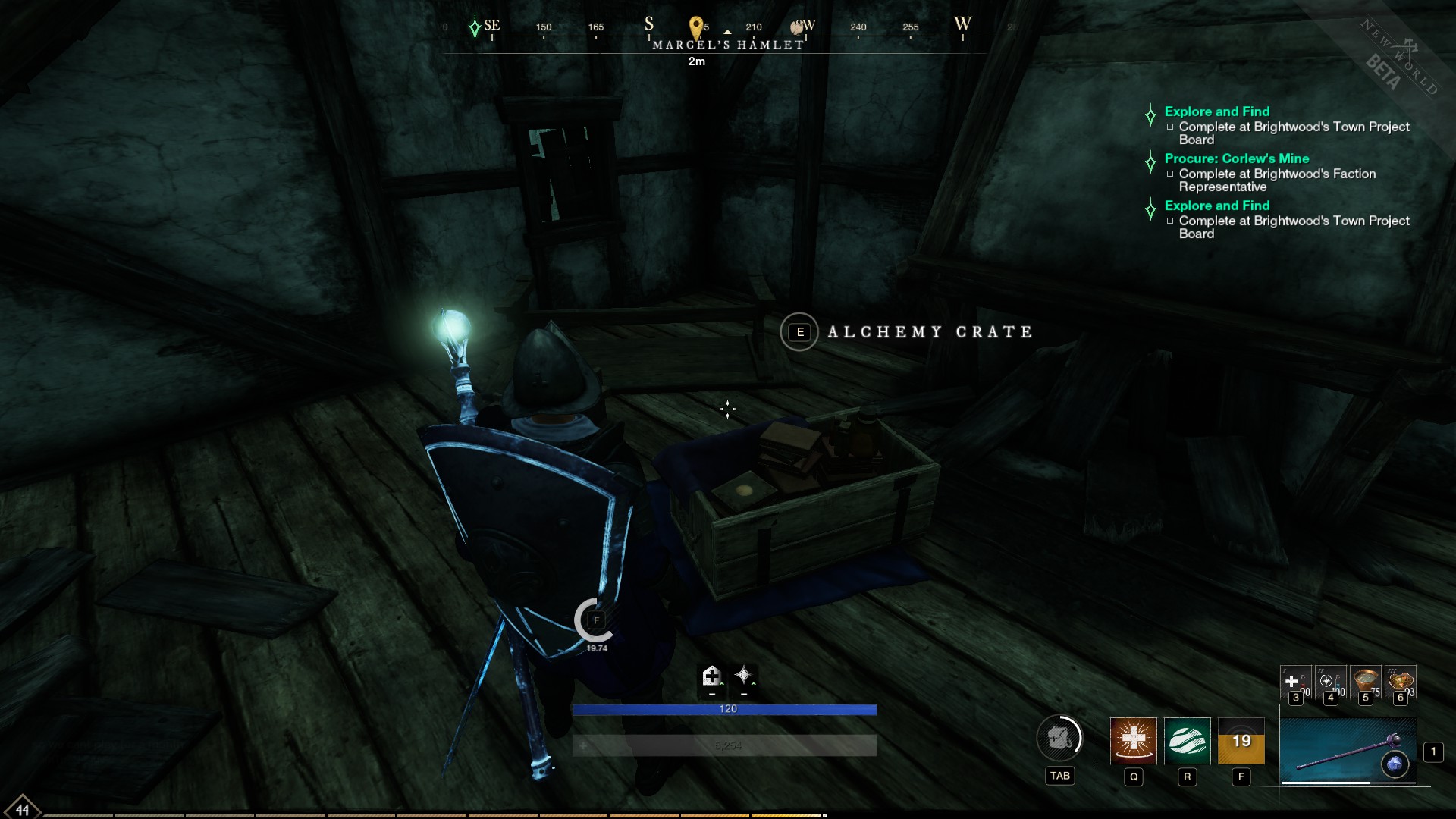Use the charging ultimate ability on F
This screenshot has width=1456, height=819.
[1241, 742]
